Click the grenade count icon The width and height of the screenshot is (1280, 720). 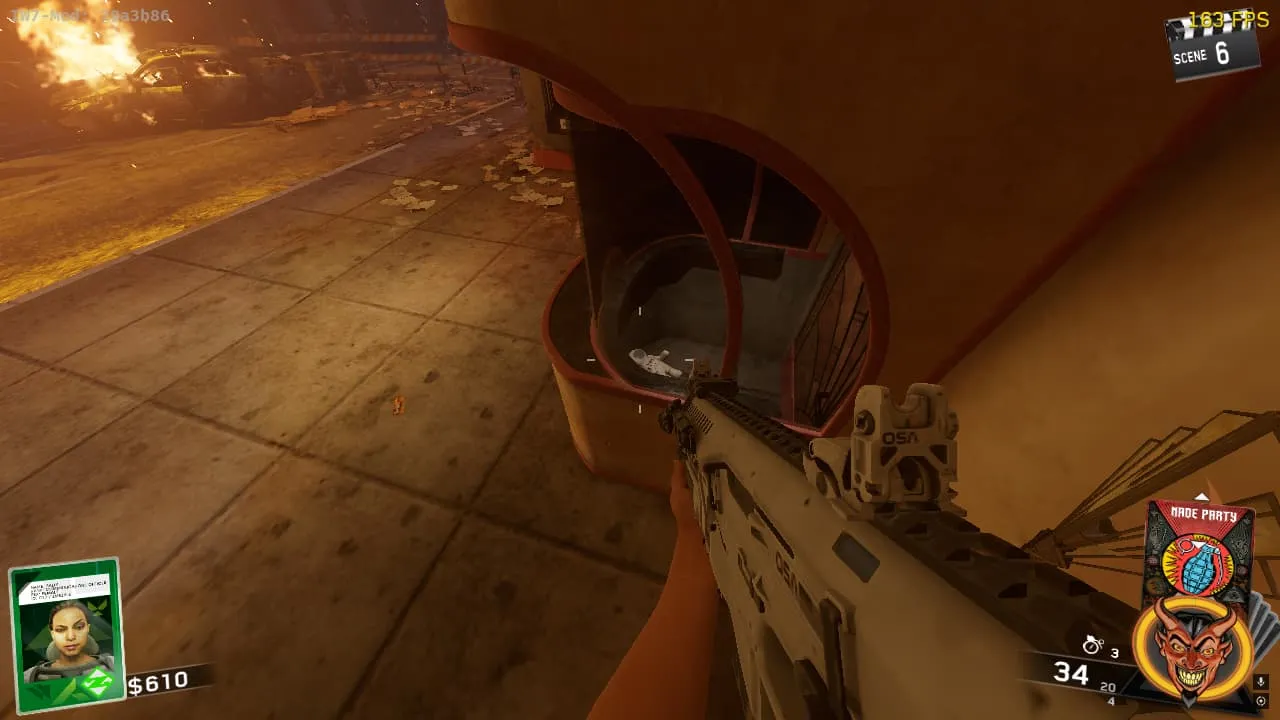1093,646
